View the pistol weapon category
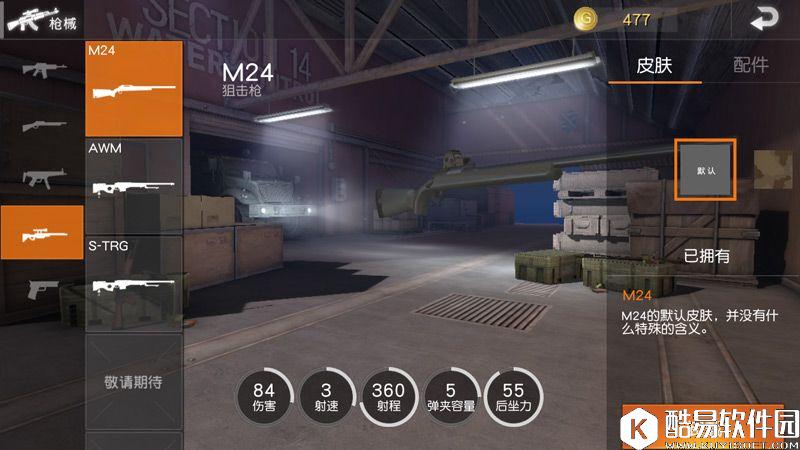The width and height of the screenshot is (800, 450). (42, 288)
